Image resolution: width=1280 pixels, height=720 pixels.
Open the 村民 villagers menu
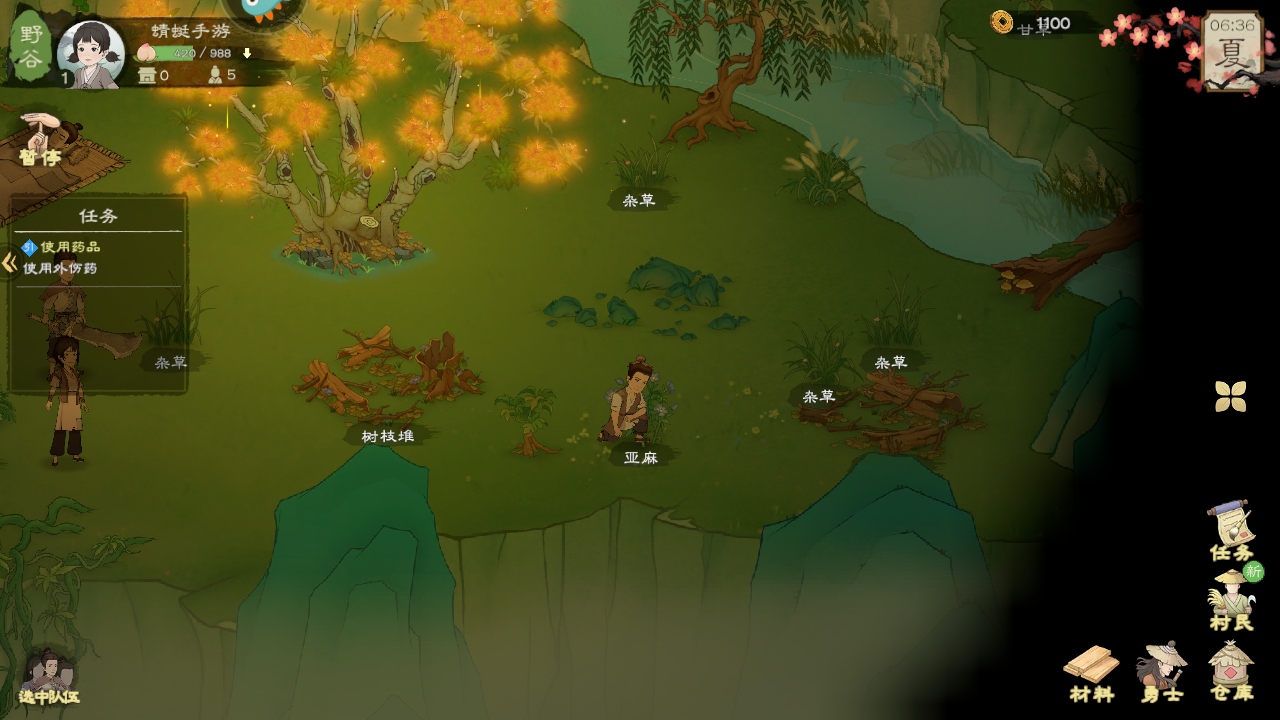(1231, 601)
